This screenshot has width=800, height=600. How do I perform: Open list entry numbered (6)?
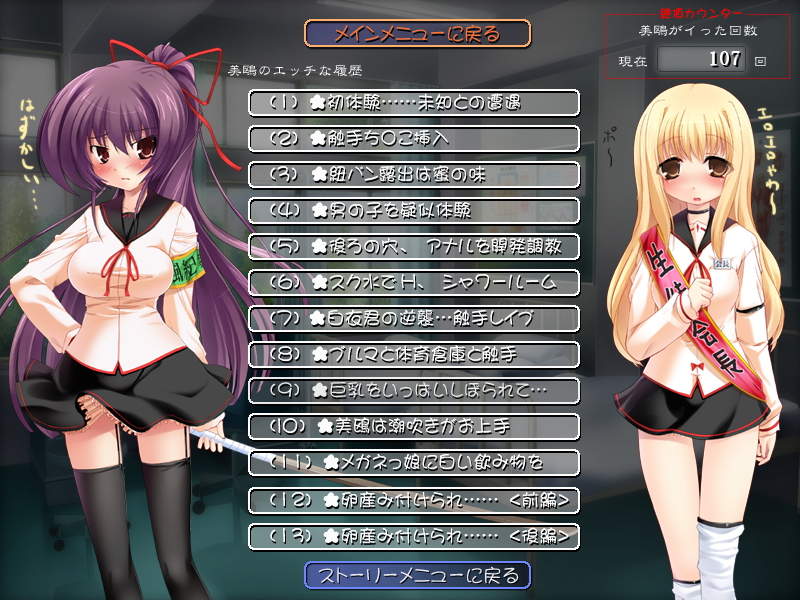coord(413,283)
